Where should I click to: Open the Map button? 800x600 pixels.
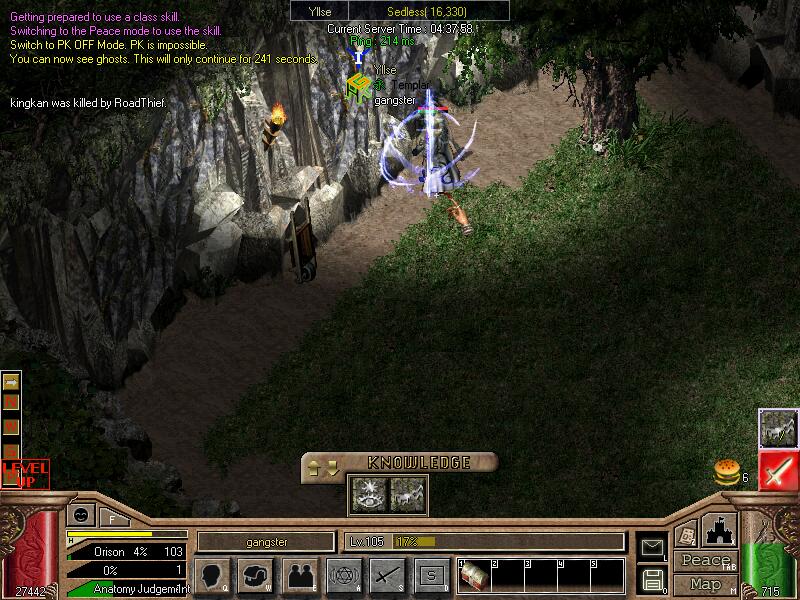click(705, 583)
